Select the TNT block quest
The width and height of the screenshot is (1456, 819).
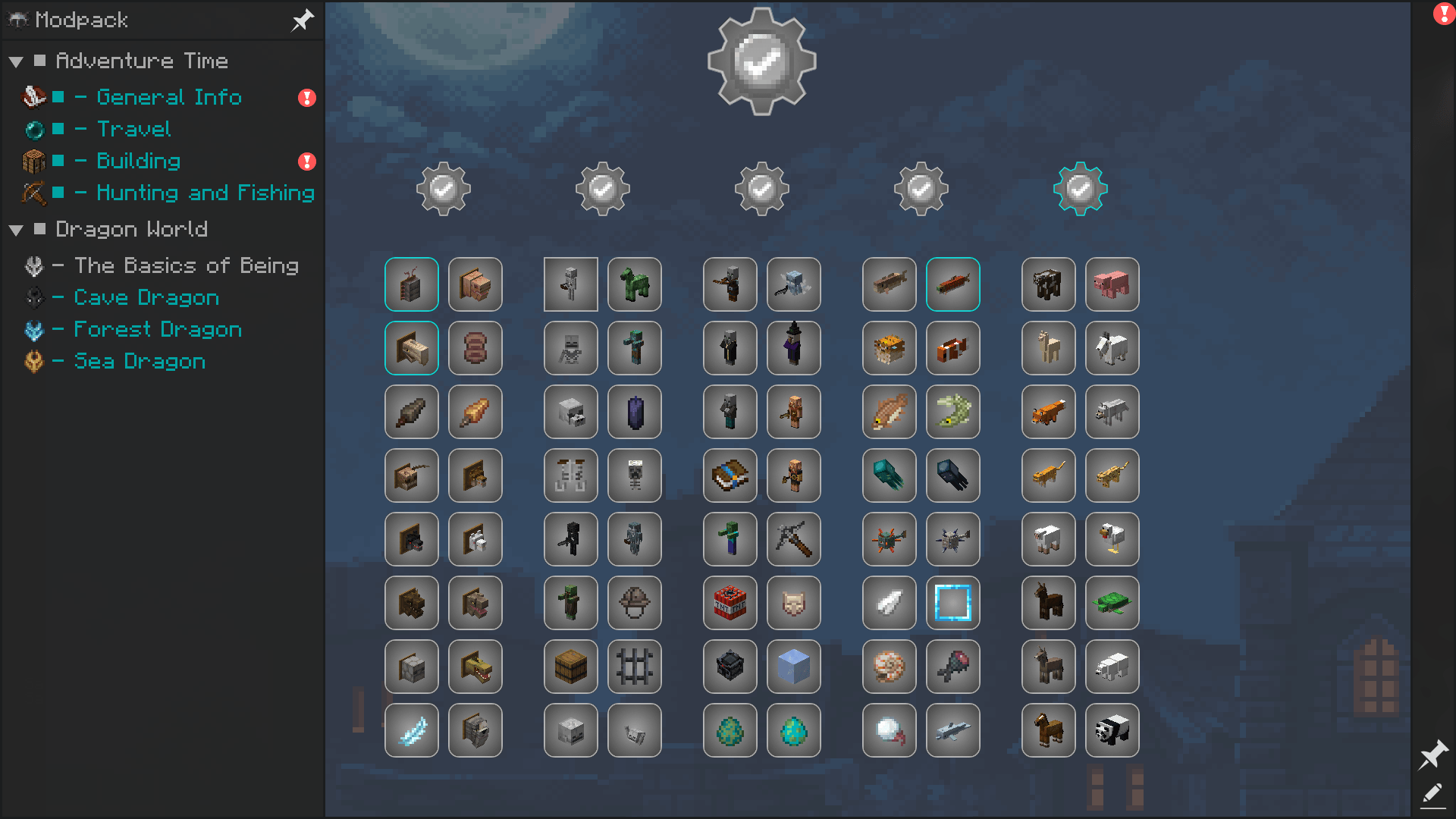pos(730,603)
